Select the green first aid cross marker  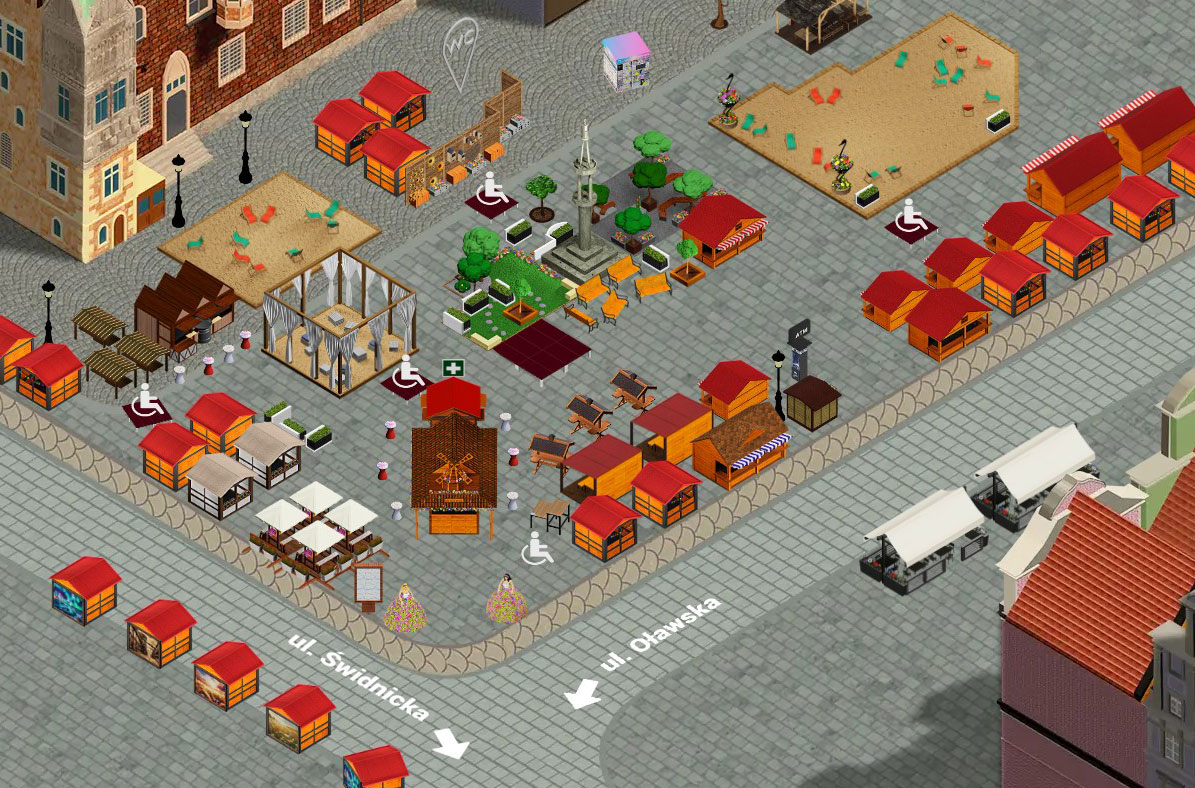click(x=454, y=368)
